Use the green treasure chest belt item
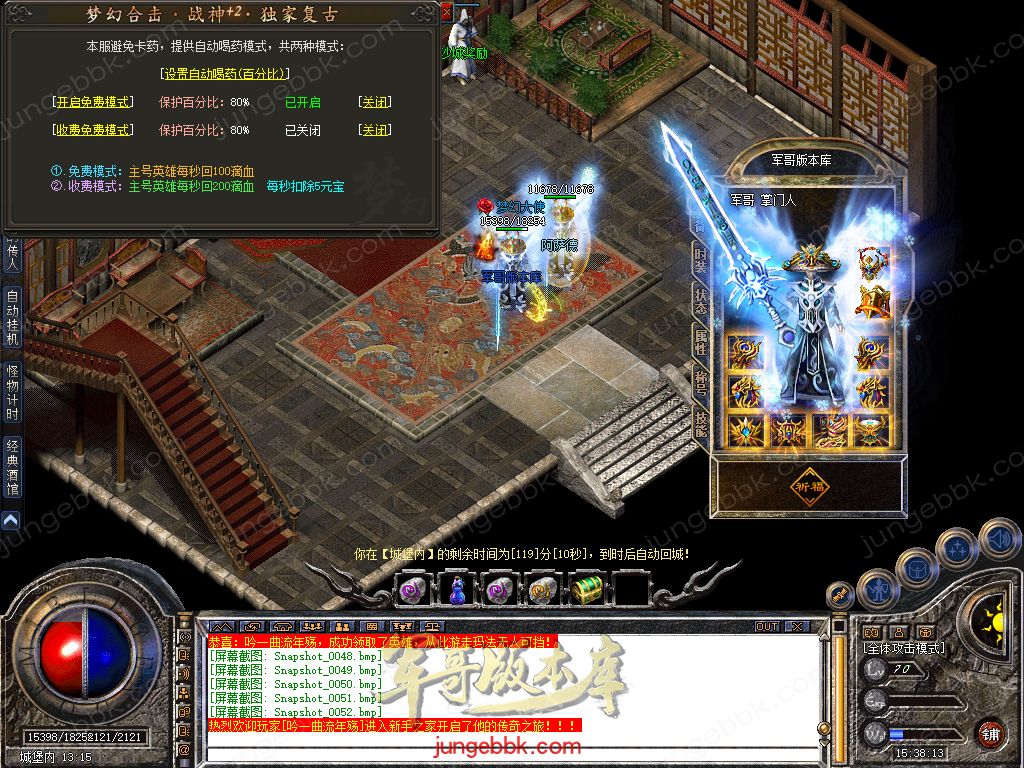The image size is (1024, 768). click(585, 590)
